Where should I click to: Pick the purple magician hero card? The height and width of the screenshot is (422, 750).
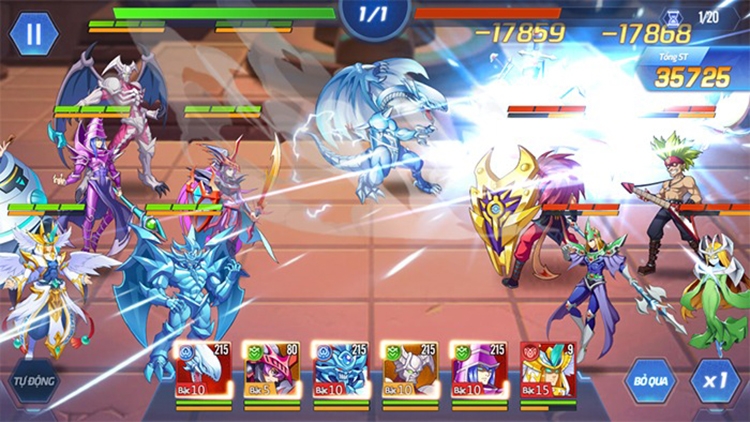pyautogui.click(x=478, y=370)
